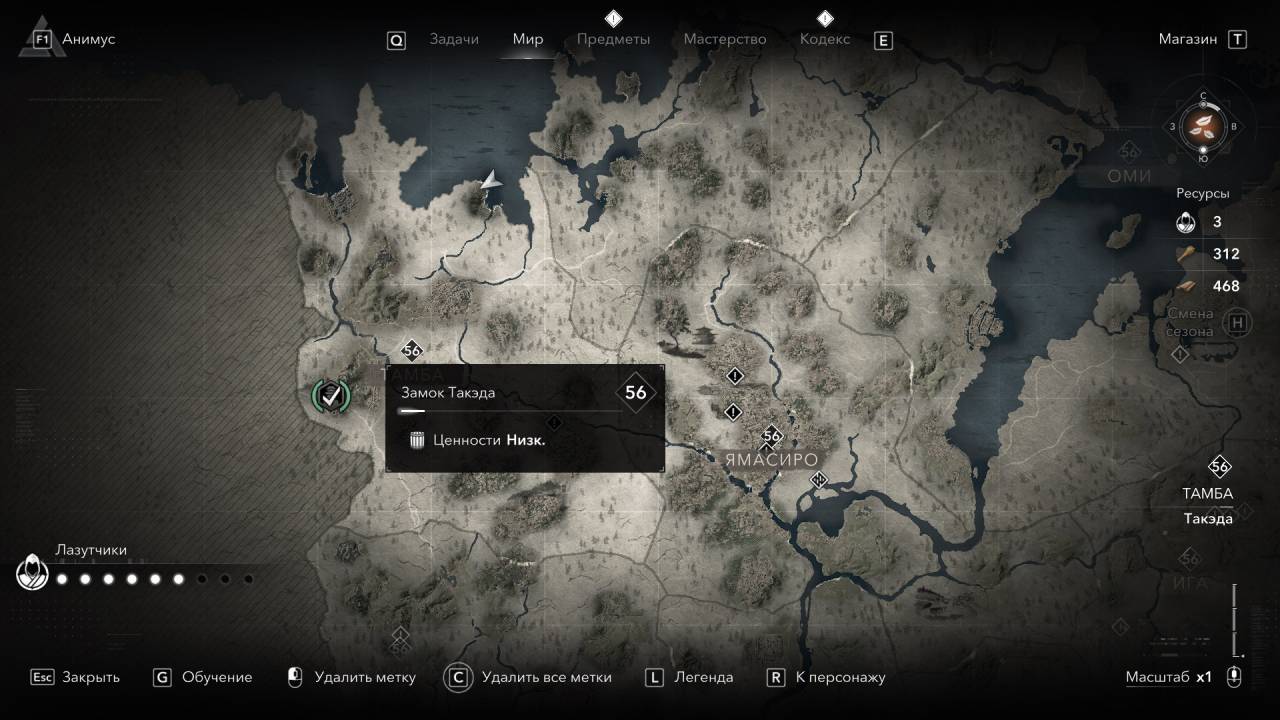
Task: Switch to the Мир tab
Action: tap(527, 39)
